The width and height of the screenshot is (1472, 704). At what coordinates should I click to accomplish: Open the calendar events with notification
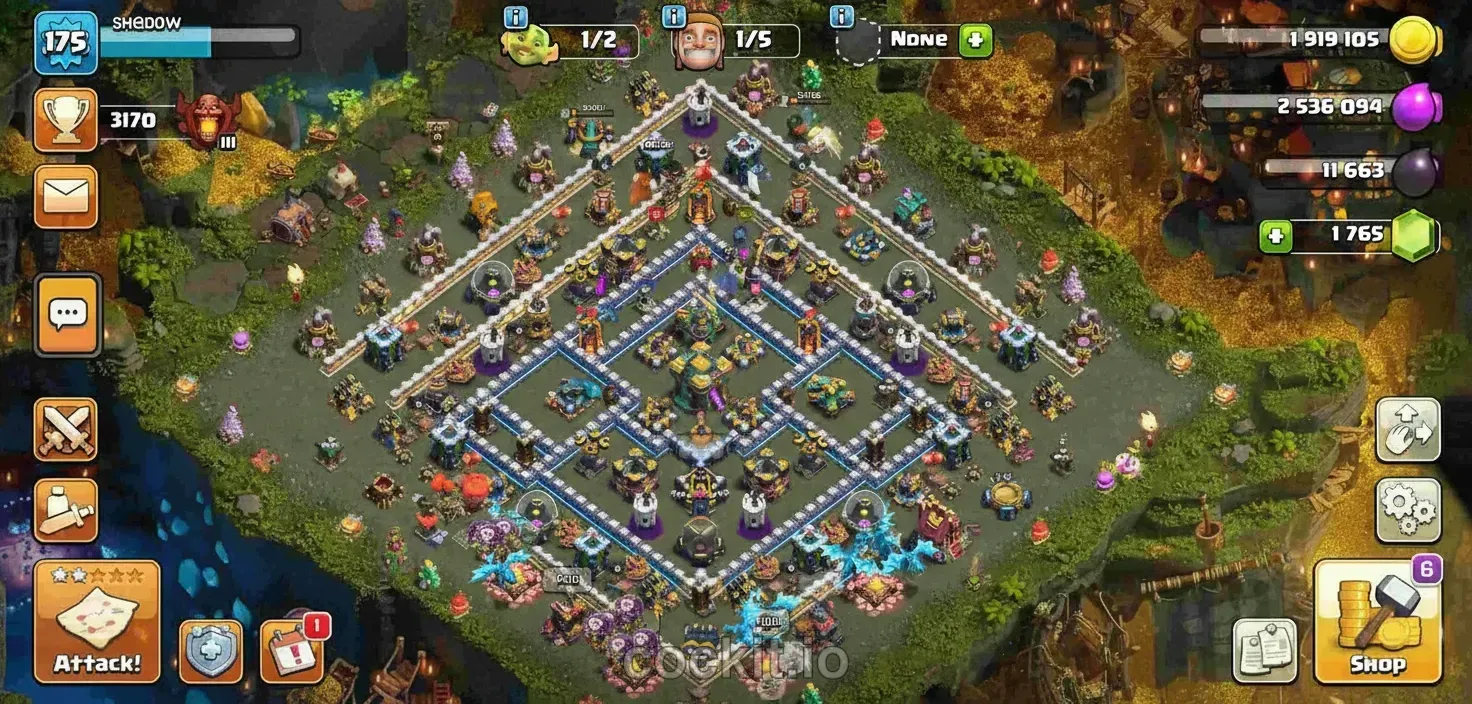[x=291, y=651]
